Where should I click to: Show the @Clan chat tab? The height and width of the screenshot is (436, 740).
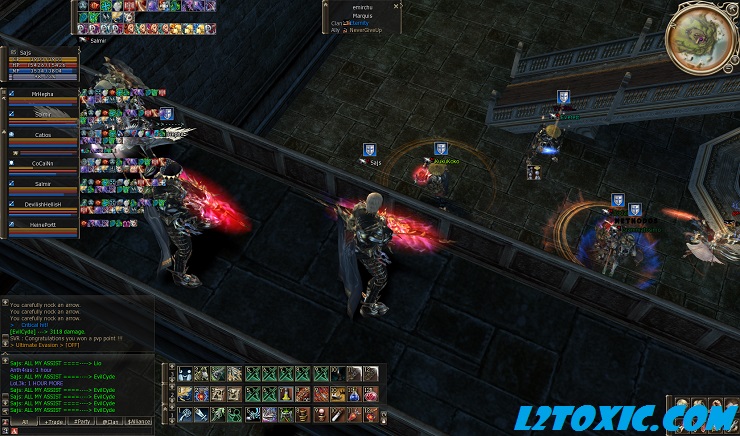point(112,421)
